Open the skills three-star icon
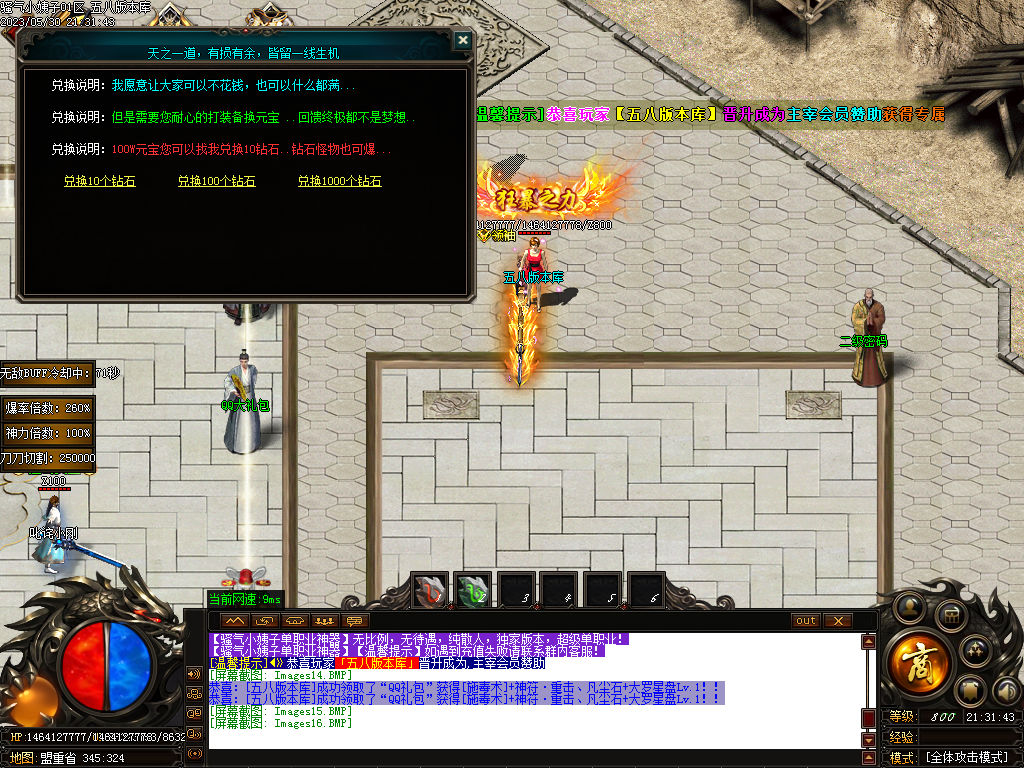This screenshot has width=1024, height=768. coord(976,650)
